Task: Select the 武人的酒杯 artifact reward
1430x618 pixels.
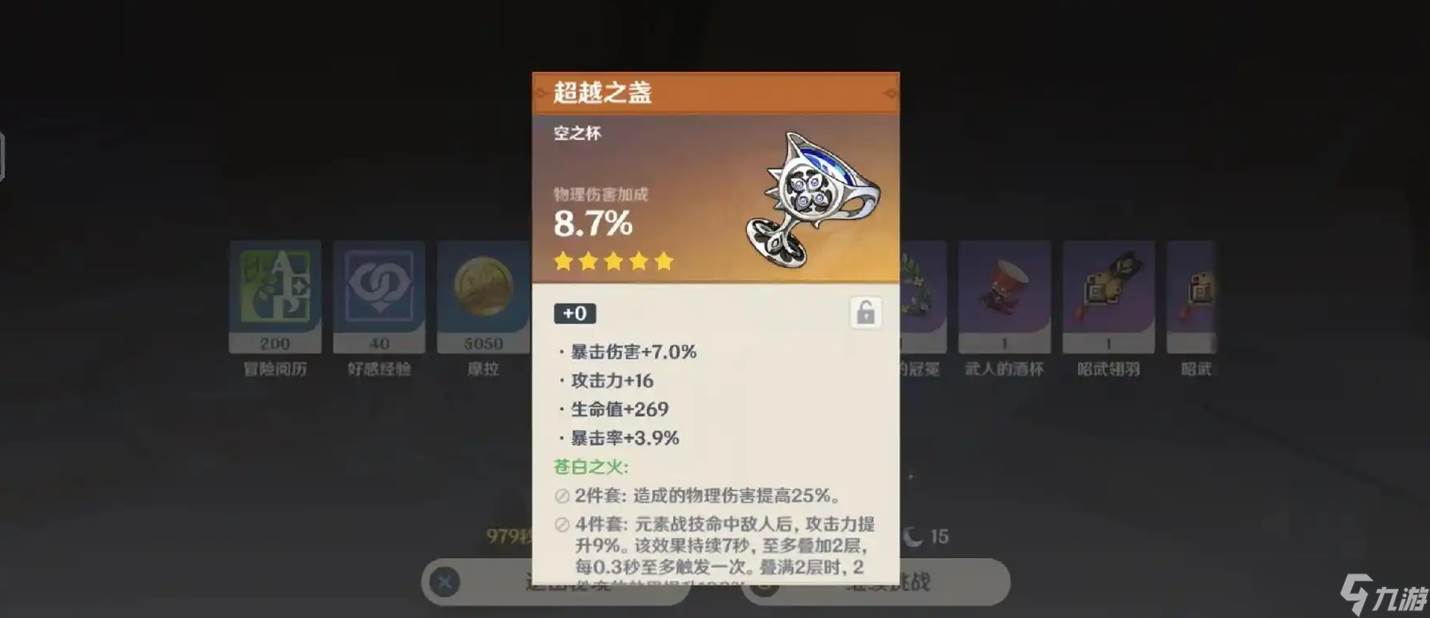Action: click(x=1004, y=297)
